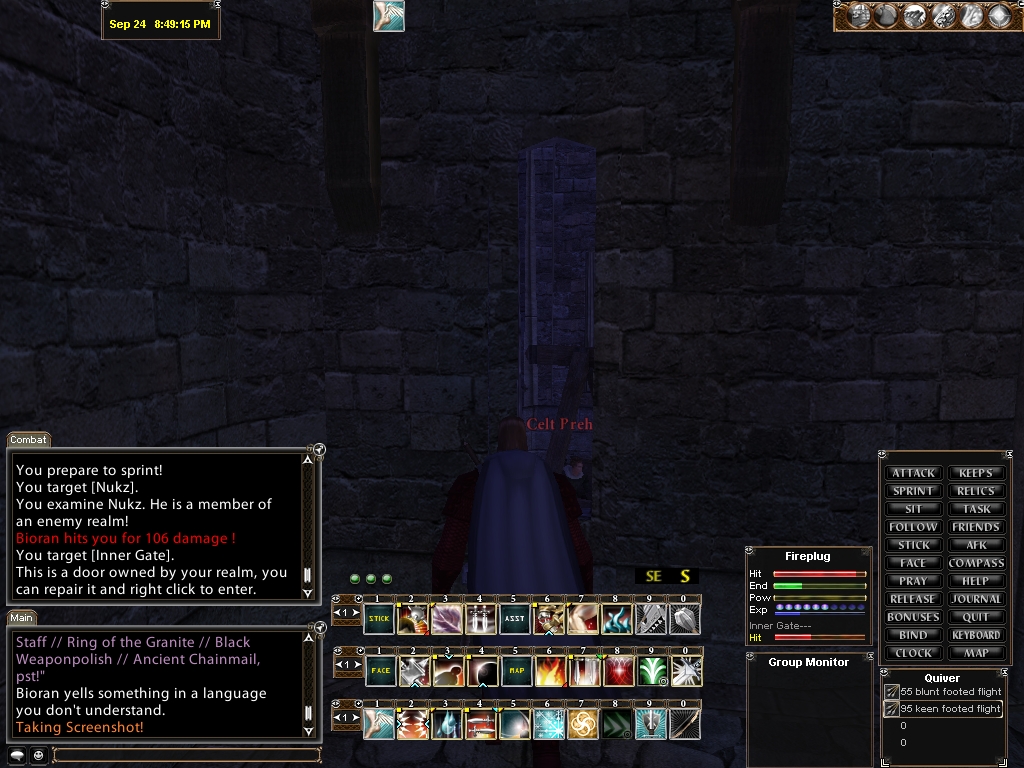Viewport: 1024px width, 768px height.
Task: Use the ASST macro hotbar slot
Action: tap(514, 619)
